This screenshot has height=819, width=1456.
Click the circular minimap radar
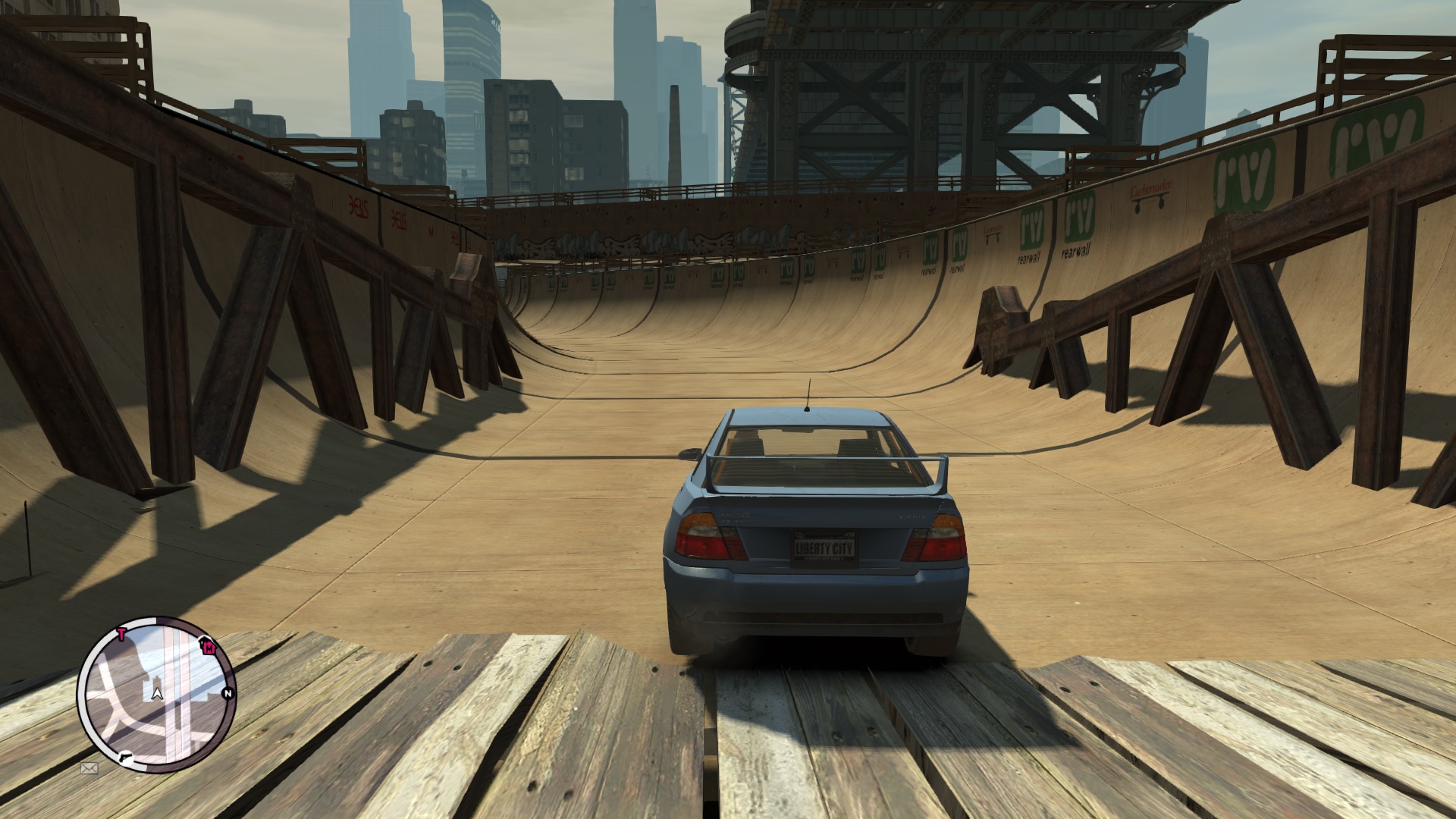157,695
